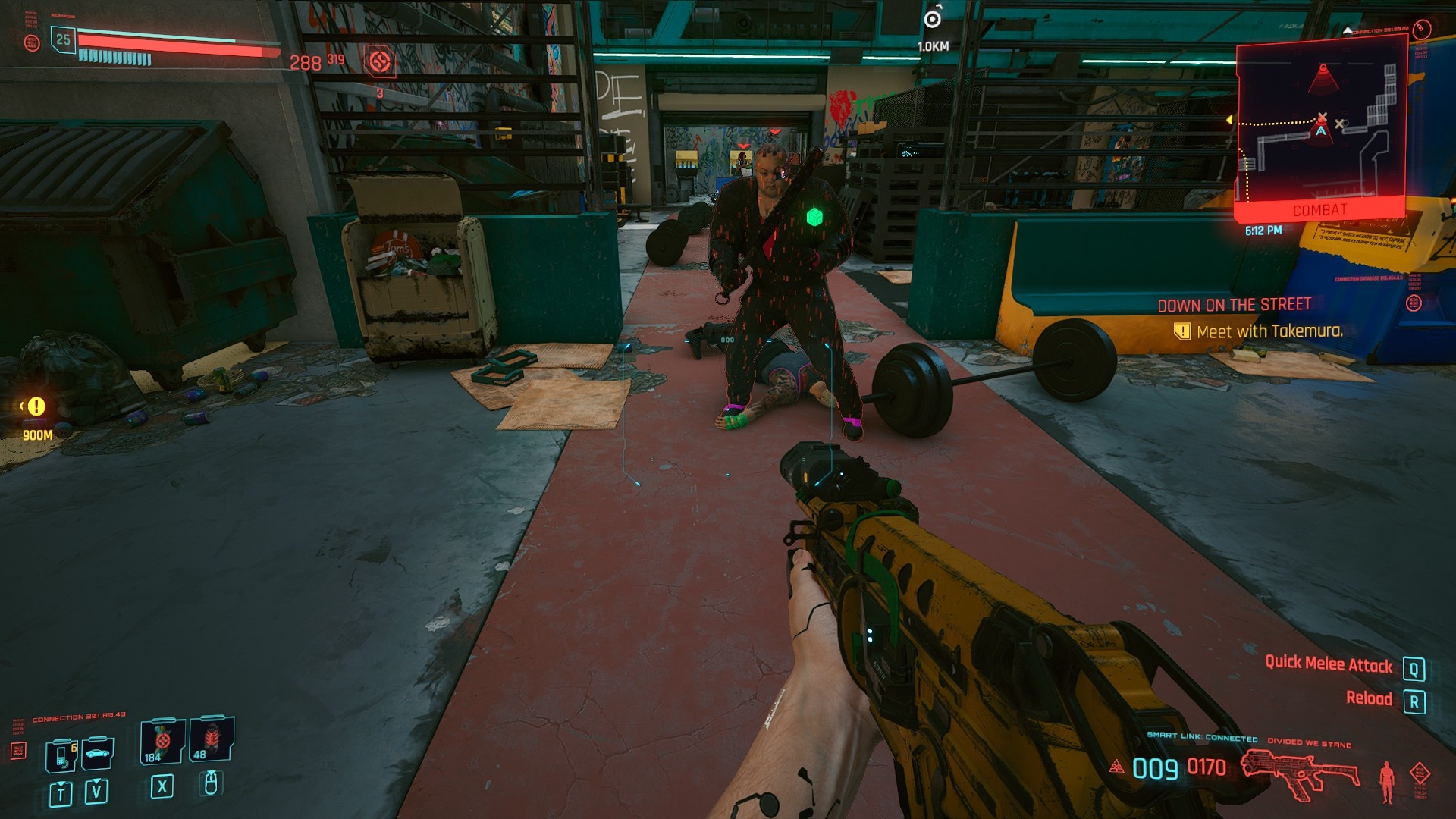This screenshot has height=819, width=1456.
Task: Click the Divided We Stand weapon icon
Action: click(x=1299, y=773)
